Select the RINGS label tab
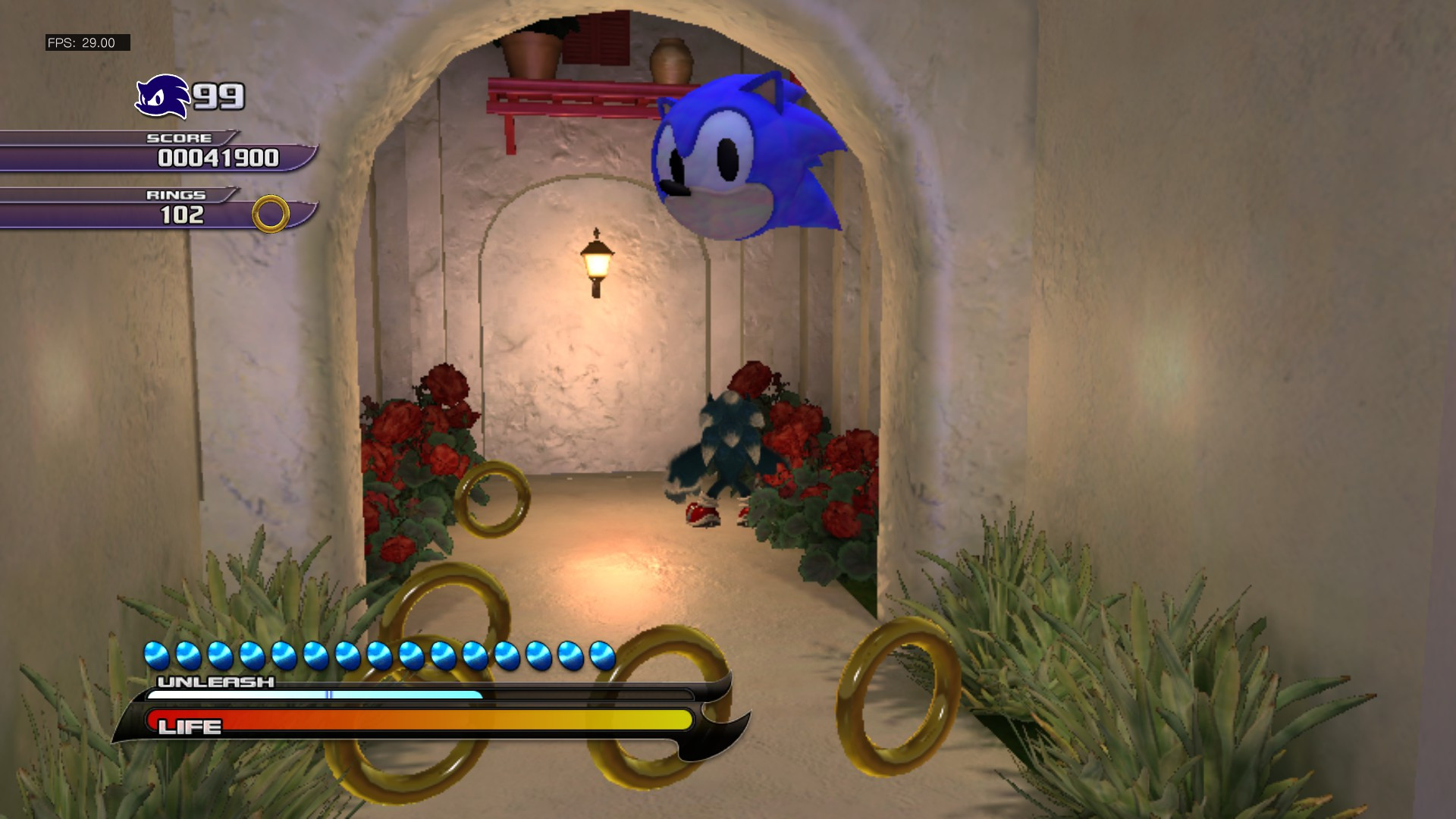Screen dimensions: 1456x819 click(x=176, y=195)
